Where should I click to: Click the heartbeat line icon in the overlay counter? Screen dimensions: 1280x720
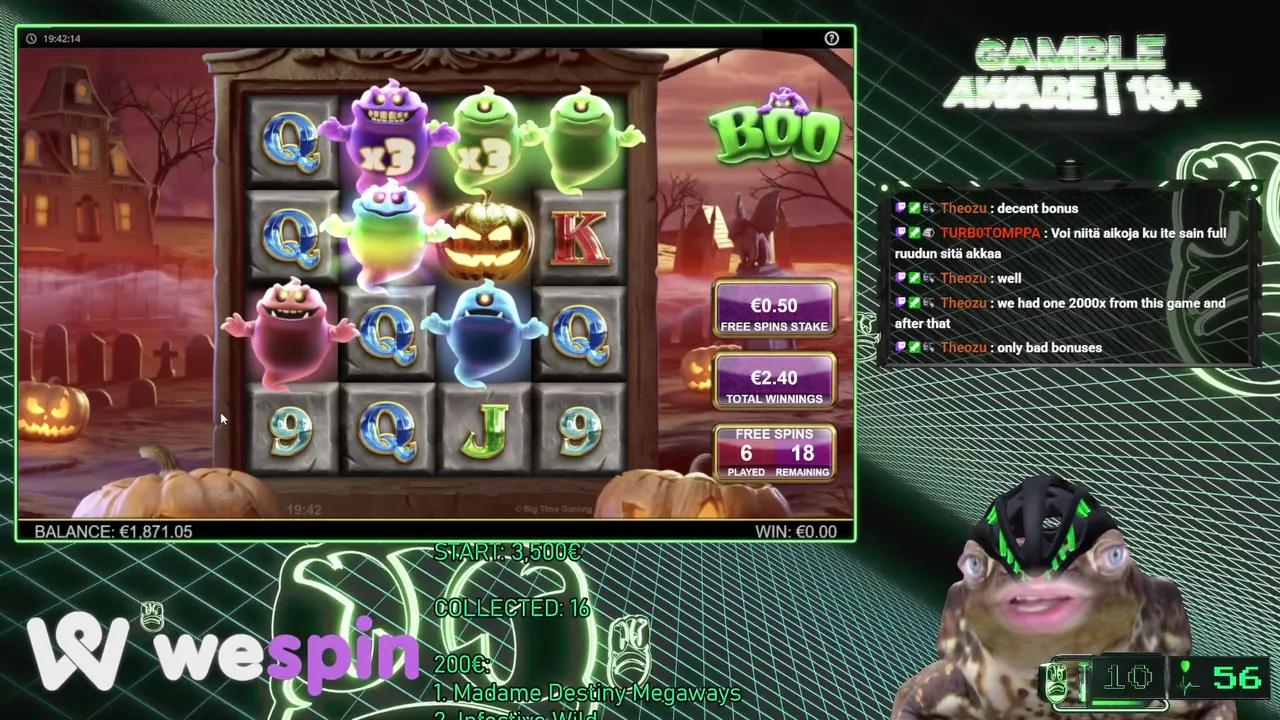tap(1186, 686)
